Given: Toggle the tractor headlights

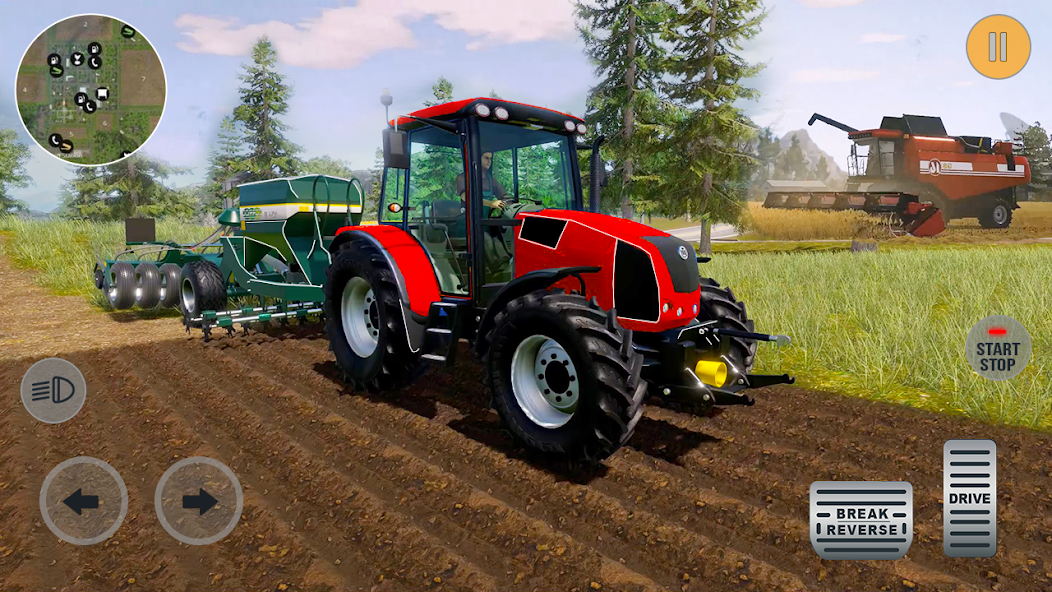Looking at the screenshot, I should point(53,390).
